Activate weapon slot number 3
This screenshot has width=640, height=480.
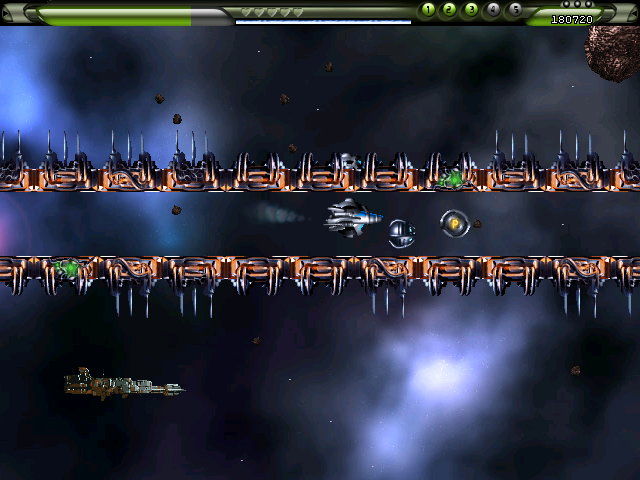(x=471, y=10)
